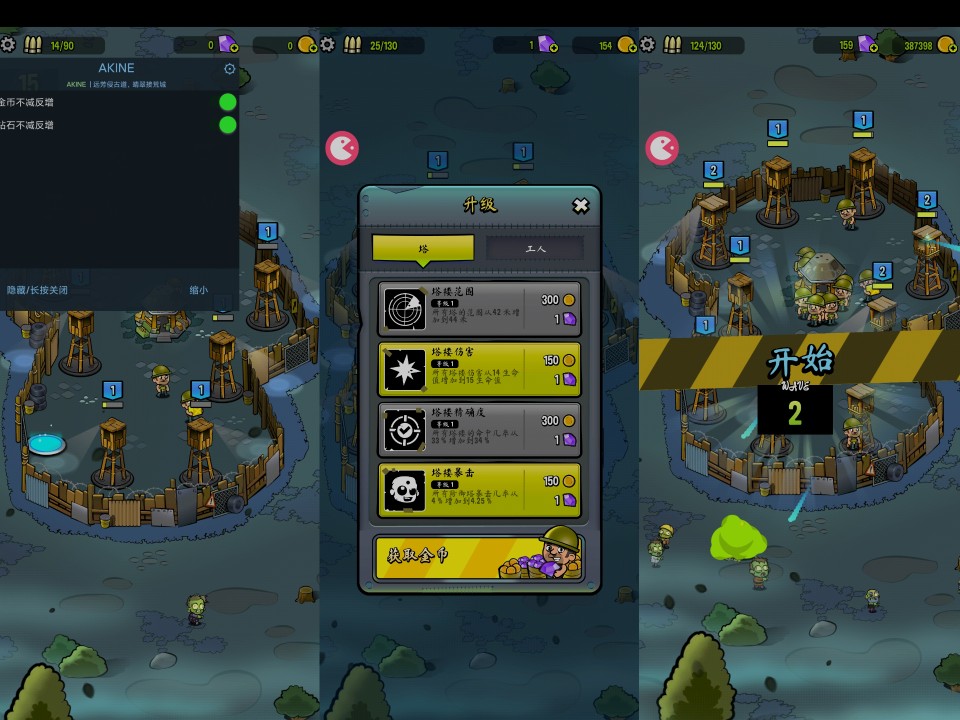Switch to the 工人 tab
Image resolution: width=960 pixels, height=720 pixels.
535,248
